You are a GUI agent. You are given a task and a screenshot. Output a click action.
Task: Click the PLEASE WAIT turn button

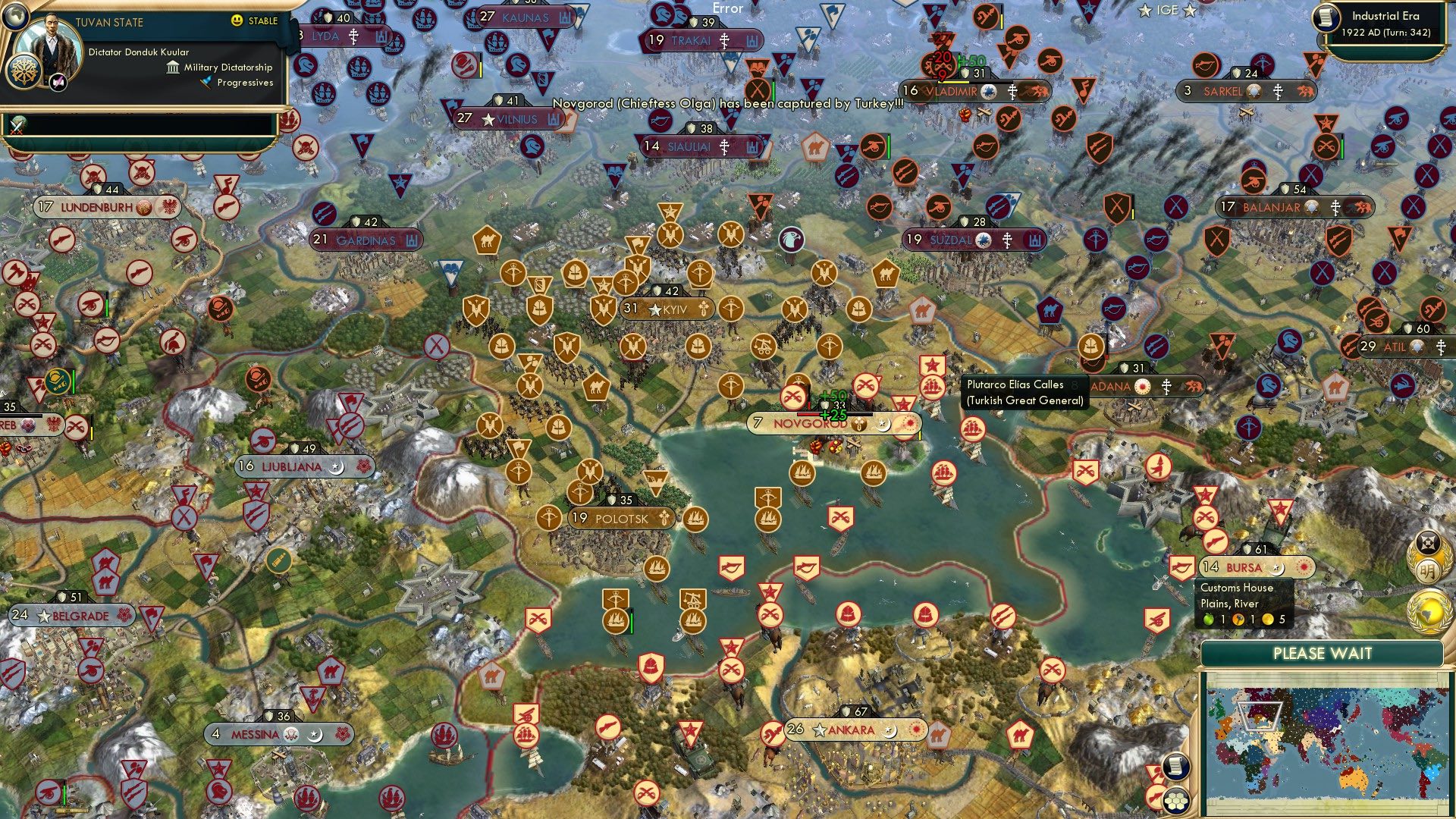[x=1322, y=654]
